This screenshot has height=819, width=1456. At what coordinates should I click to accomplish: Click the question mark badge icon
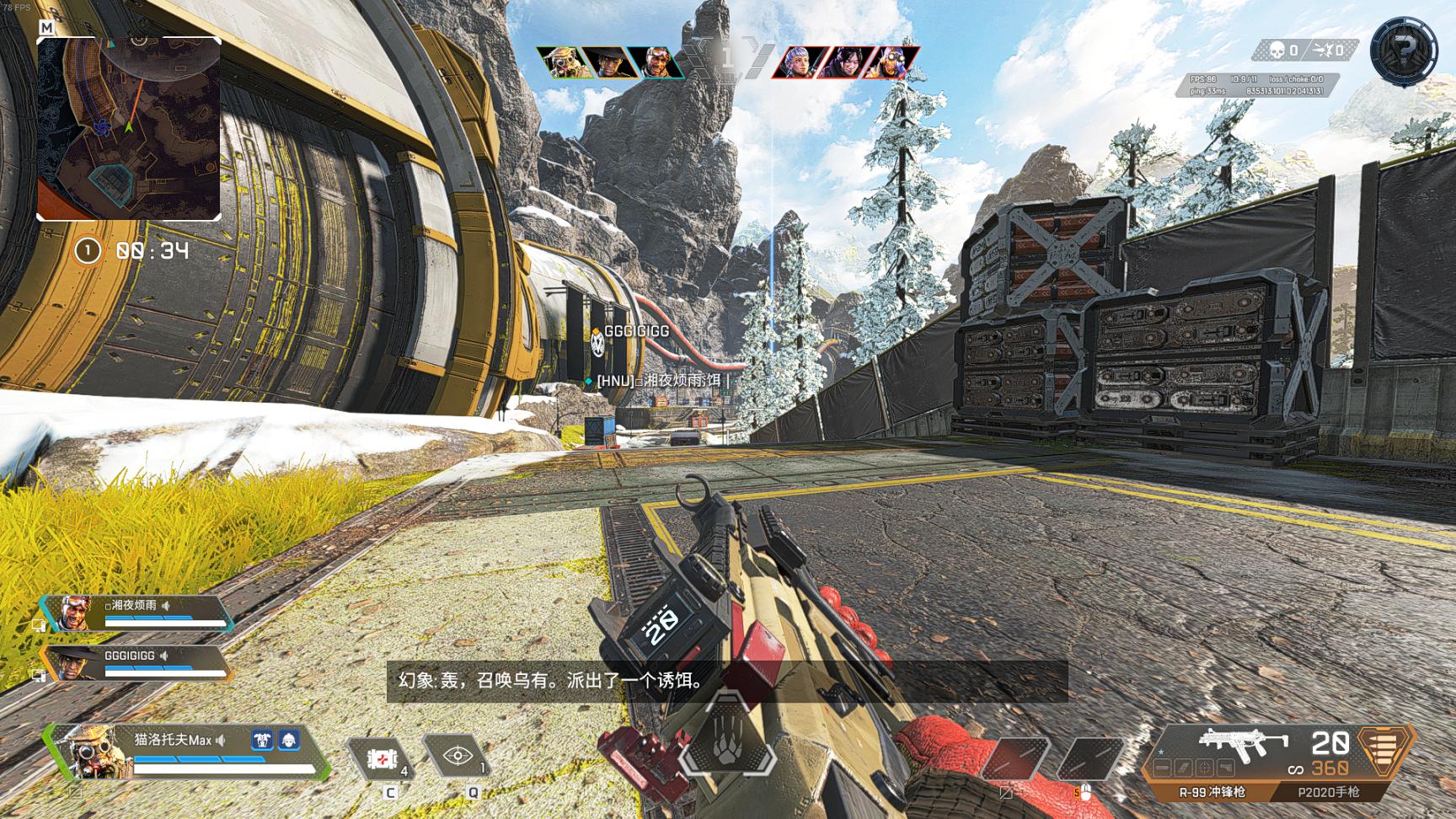pos(1403,51)
